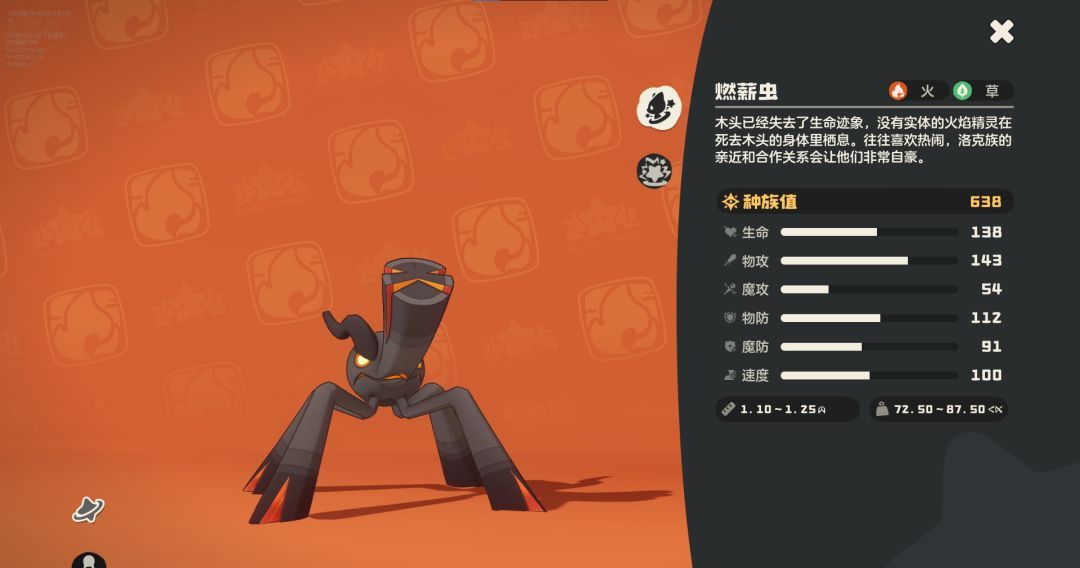Tap the ringed star rotate icon
1080x568 pixels.
pyautogui.click(x=88, y=509)
